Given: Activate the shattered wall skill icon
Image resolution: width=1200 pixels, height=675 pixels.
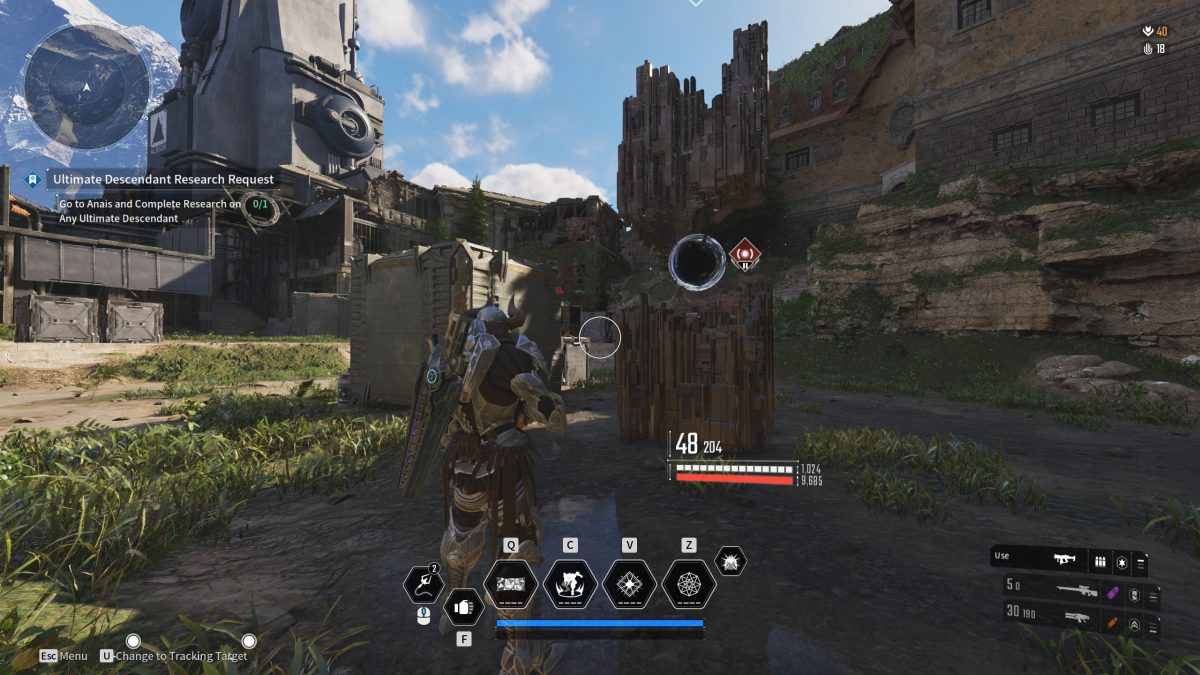Looking at the screenshot, I should (510, 584).
